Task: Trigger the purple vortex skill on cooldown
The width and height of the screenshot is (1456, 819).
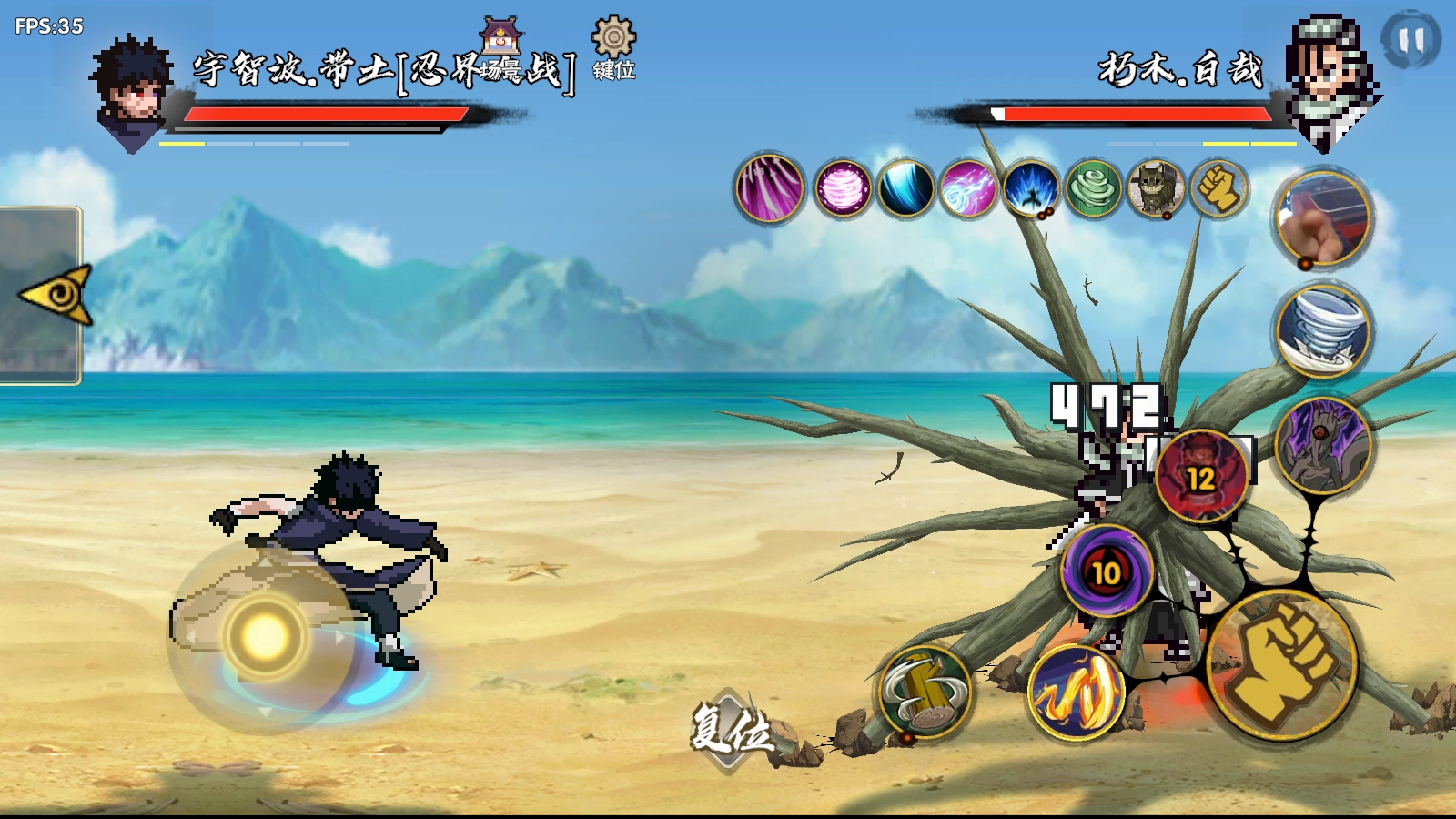Action: tap(1106, 571)
